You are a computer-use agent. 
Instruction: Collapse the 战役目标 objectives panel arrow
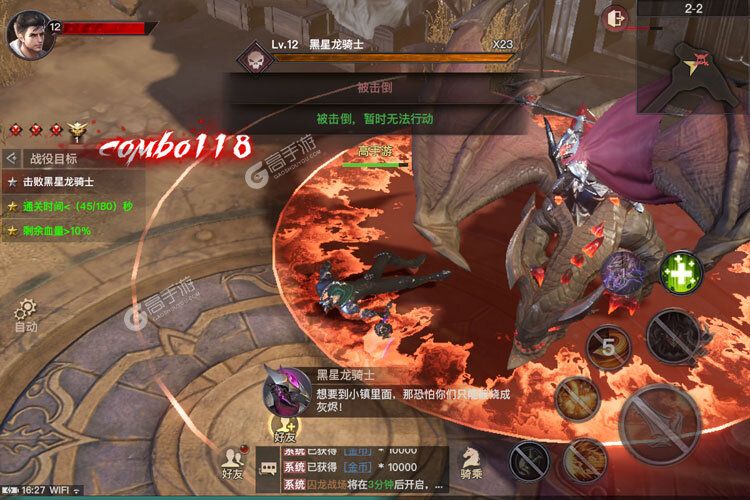point(11,158)
